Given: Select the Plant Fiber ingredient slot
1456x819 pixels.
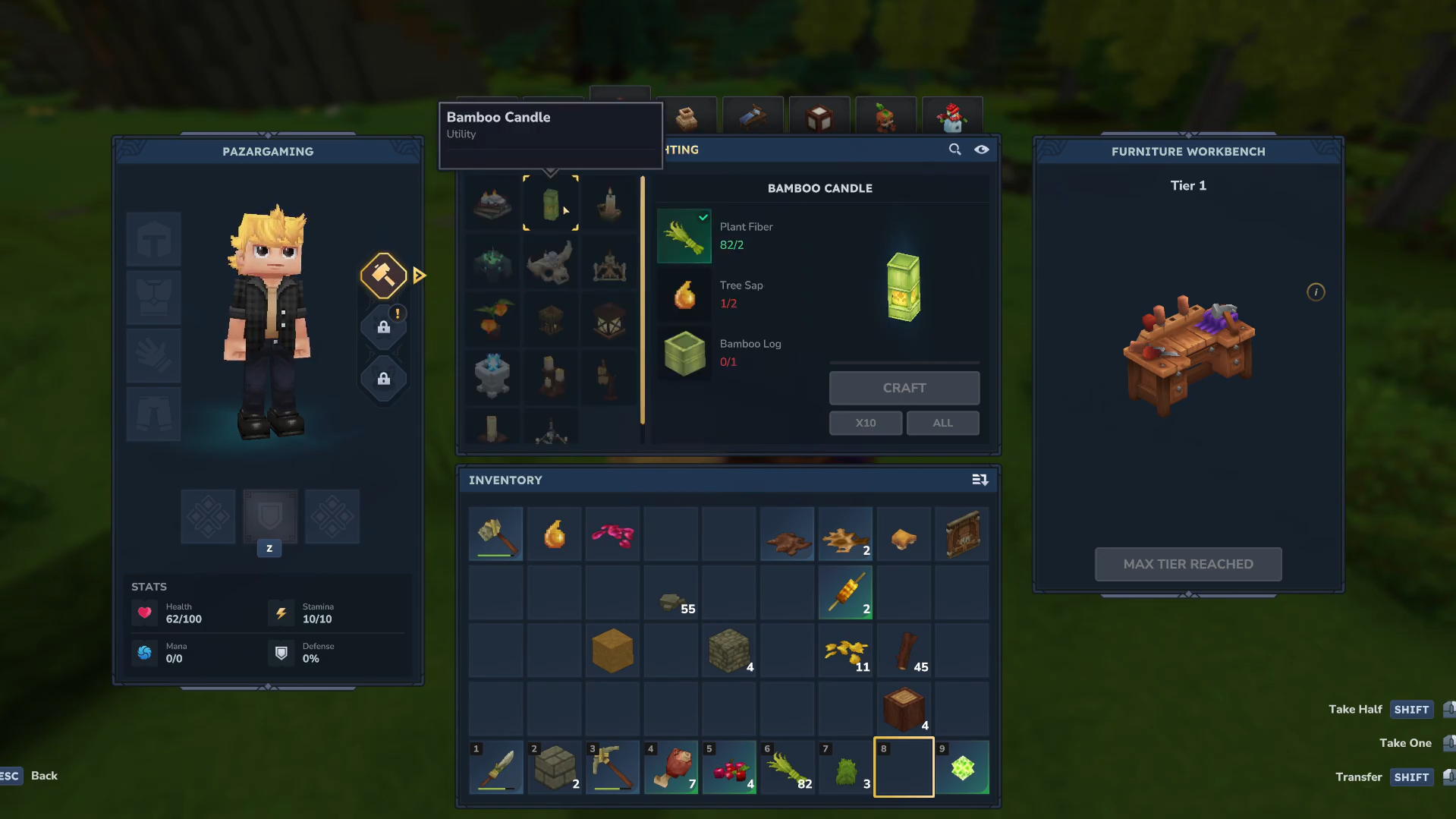Looking at the screenshot, I should coord(684,236).
